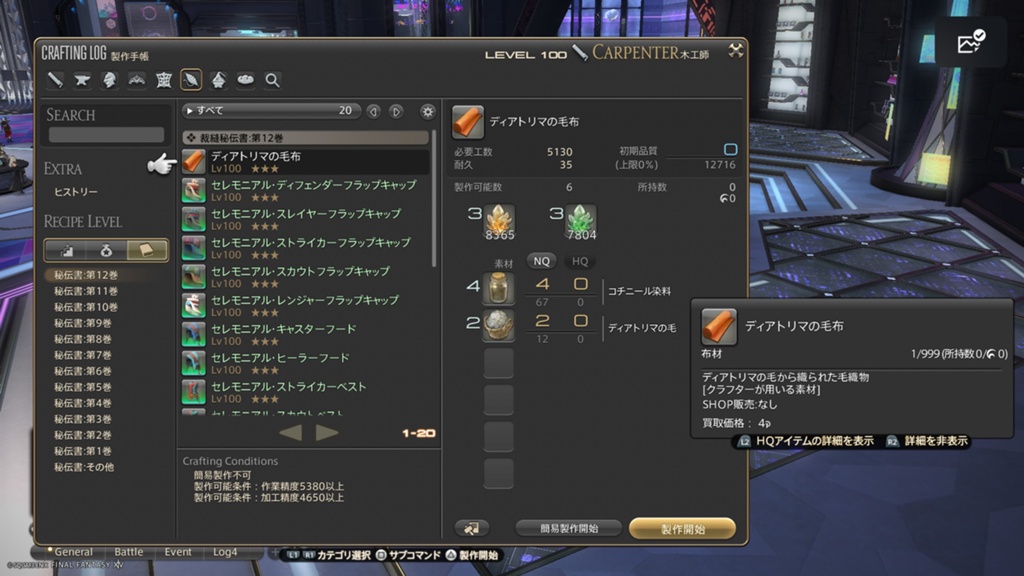Open the magnifying glass recipe search tab
Screen dimensions: 1024x576
coord(272,80)
